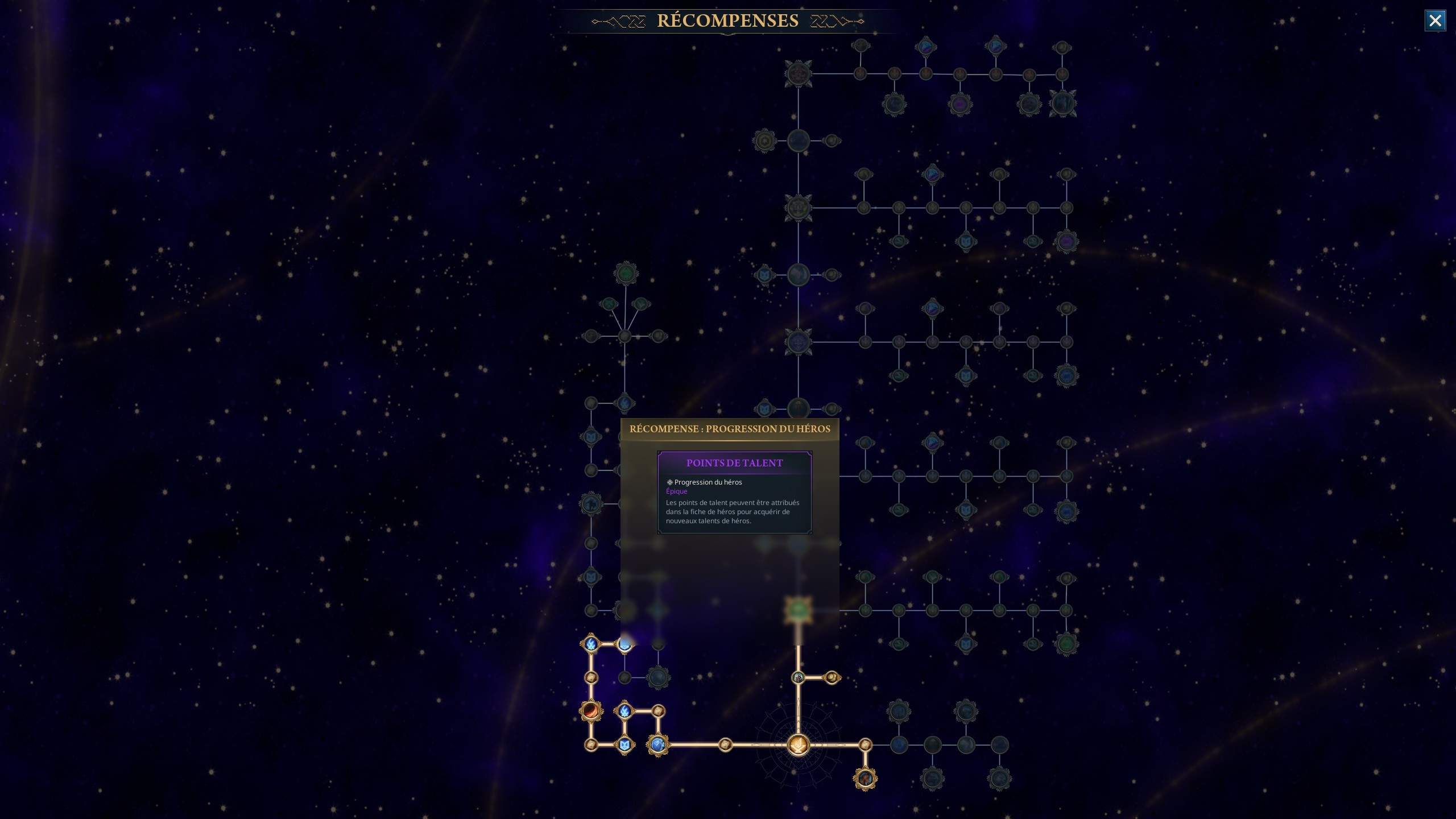Pick the glowing green node under the tooltip
The width and height of the screenshot is (1456, 819).
coord(798,610)
